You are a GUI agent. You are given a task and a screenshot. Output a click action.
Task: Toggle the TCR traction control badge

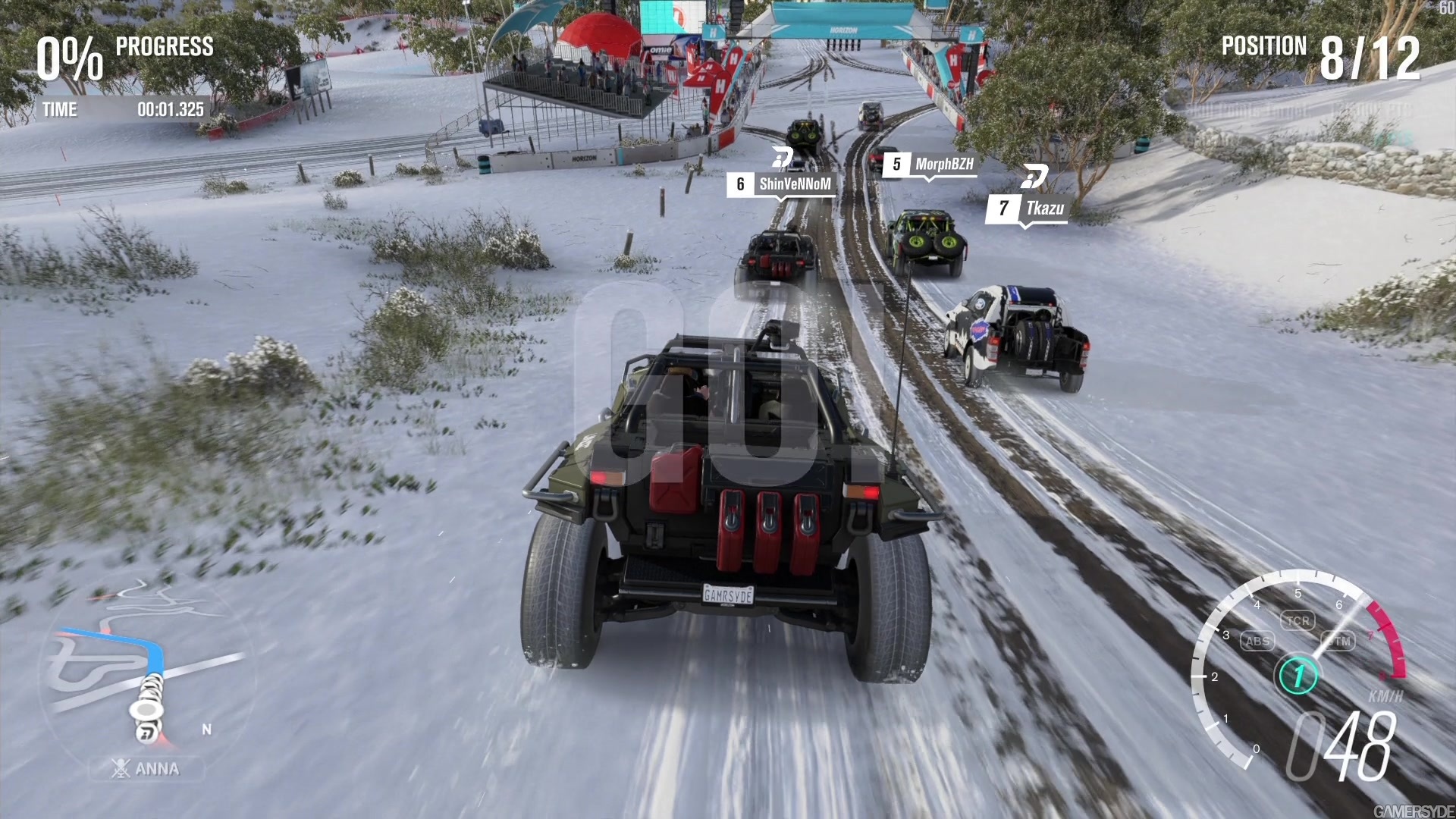click(1299, 620)
